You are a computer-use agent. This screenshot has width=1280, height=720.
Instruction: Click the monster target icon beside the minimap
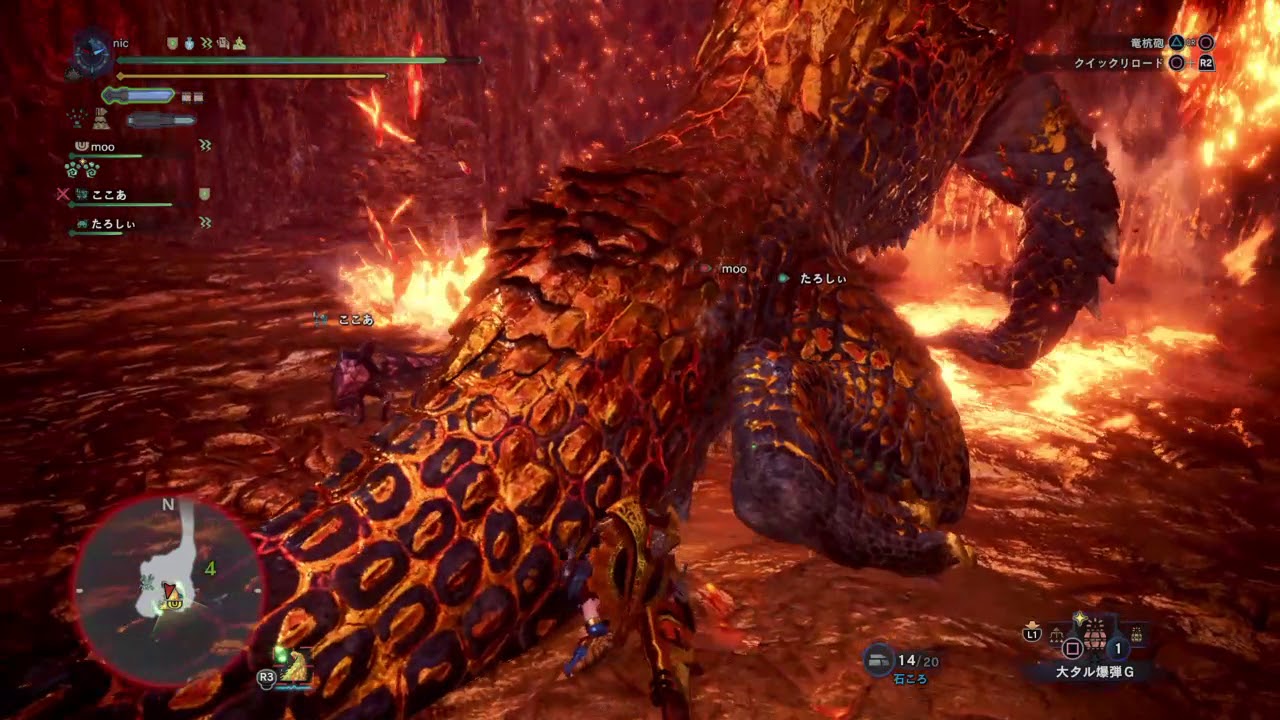point(293,664)
